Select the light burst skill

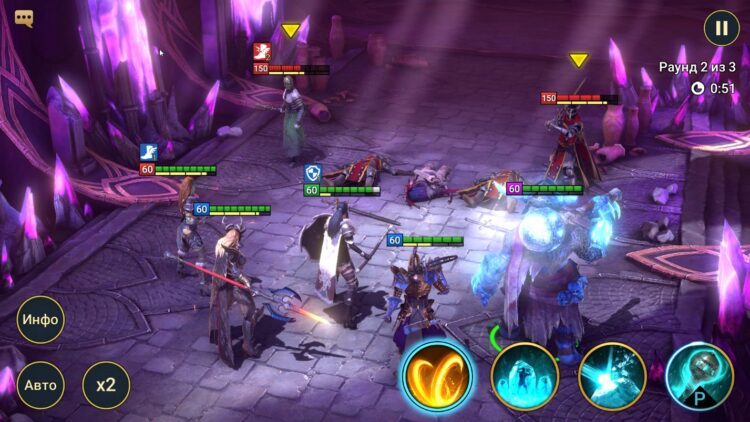[612, 376]
